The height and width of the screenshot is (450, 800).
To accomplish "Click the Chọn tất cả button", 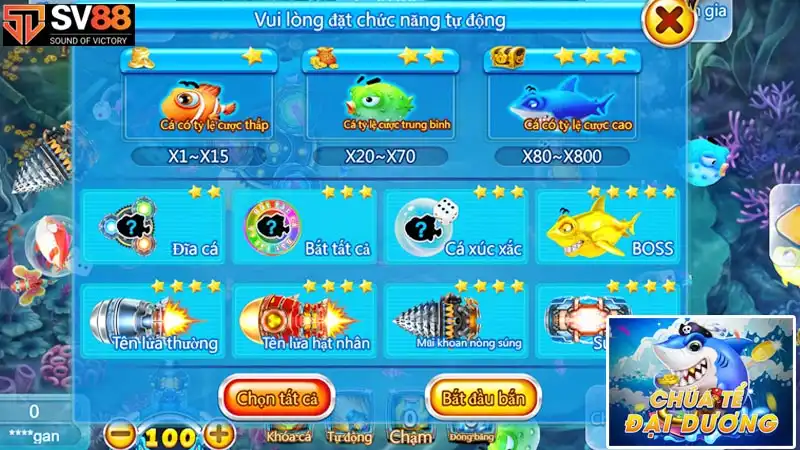I will point(277,397).
